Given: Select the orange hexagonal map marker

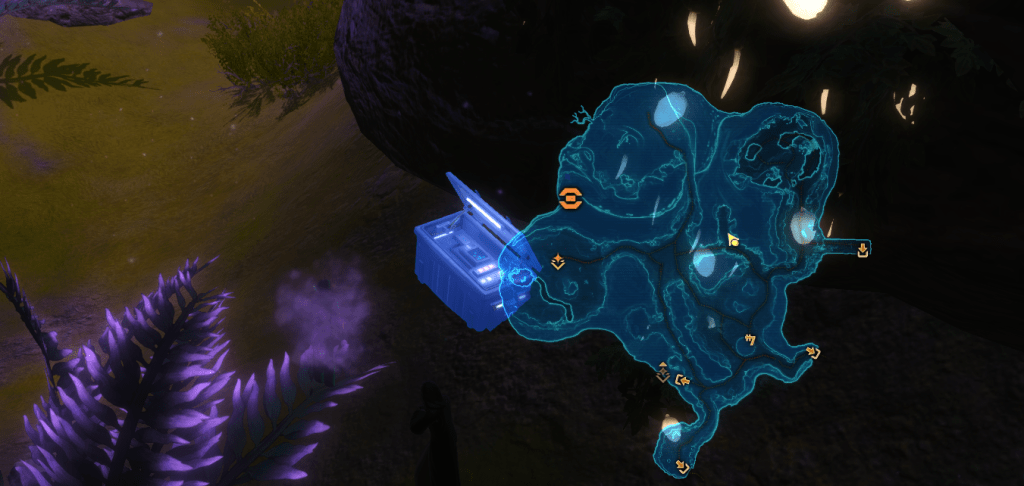Looking at the screenshot, I should (x=569, y=198).
